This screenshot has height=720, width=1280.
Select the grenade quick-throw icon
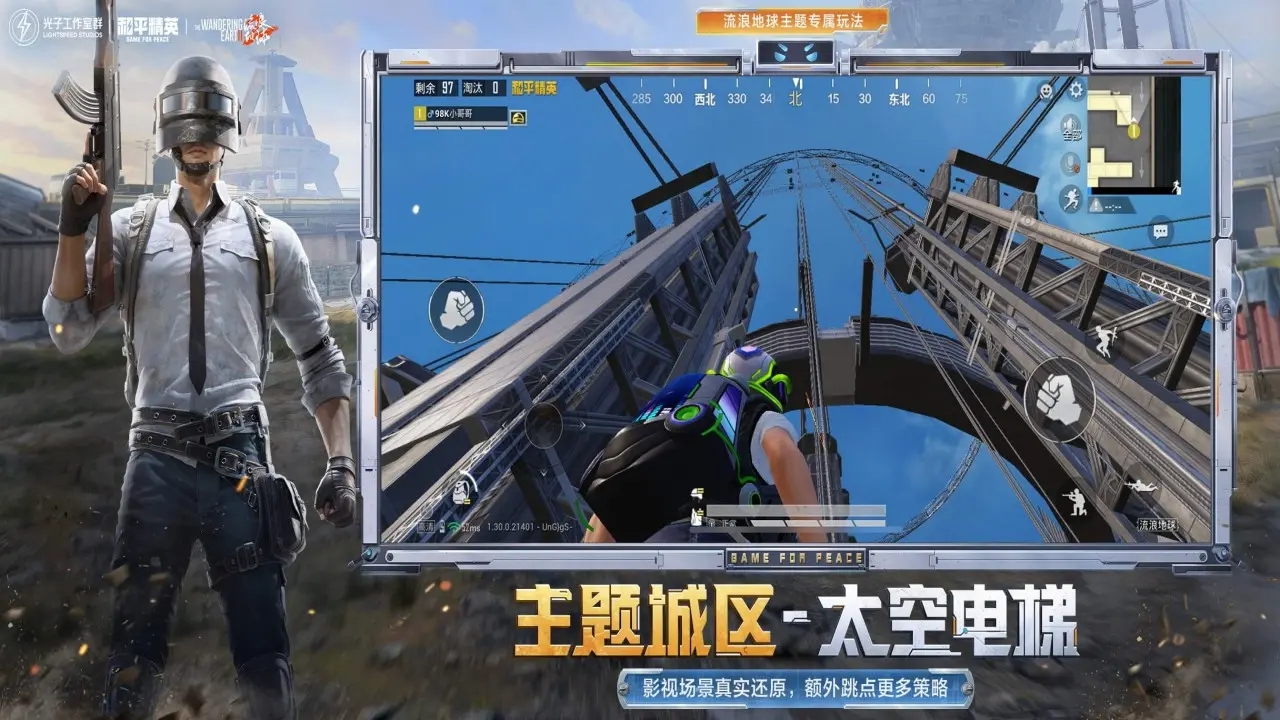[x=459, y=491]
